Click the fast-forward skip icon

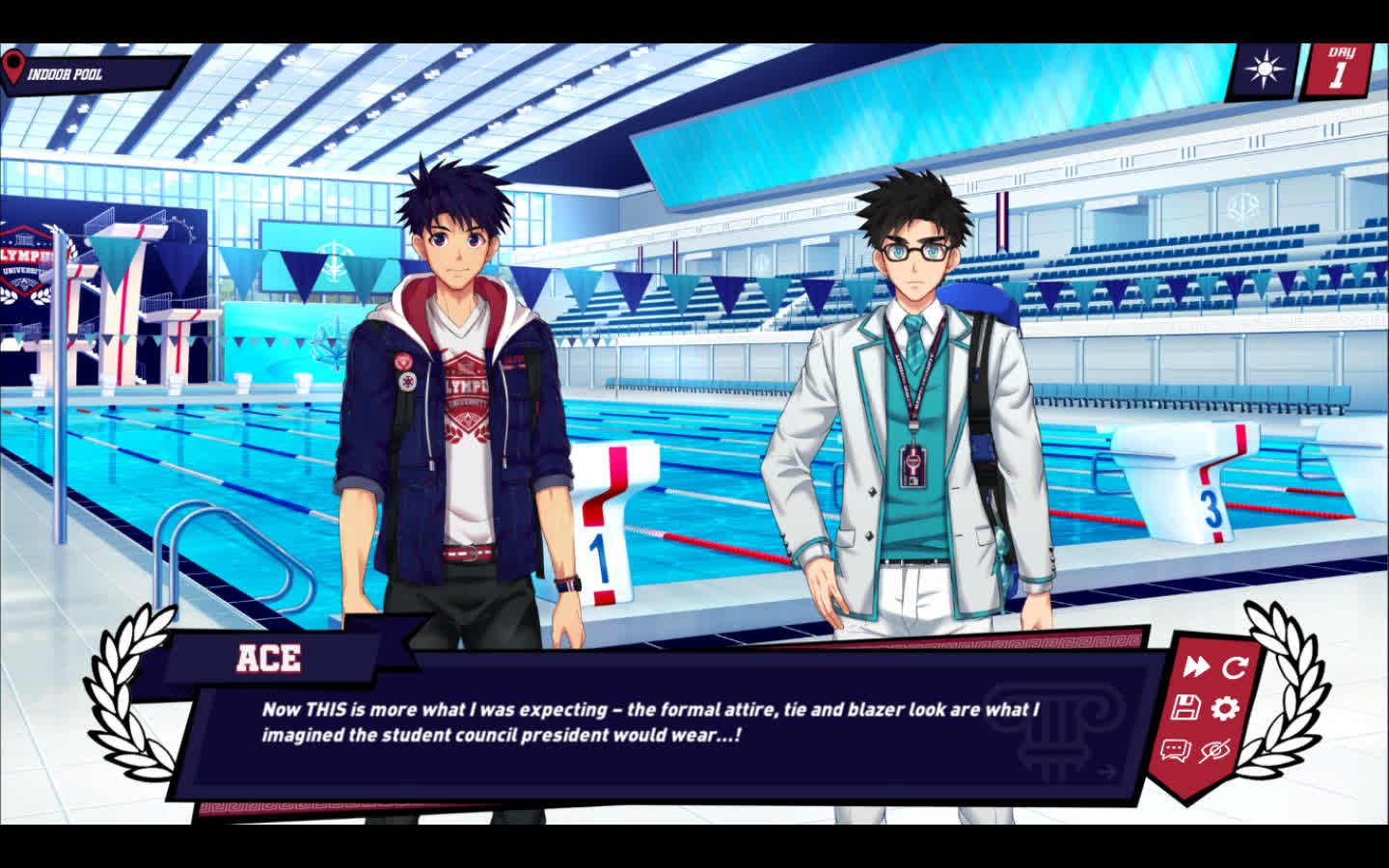point(1196,666)
